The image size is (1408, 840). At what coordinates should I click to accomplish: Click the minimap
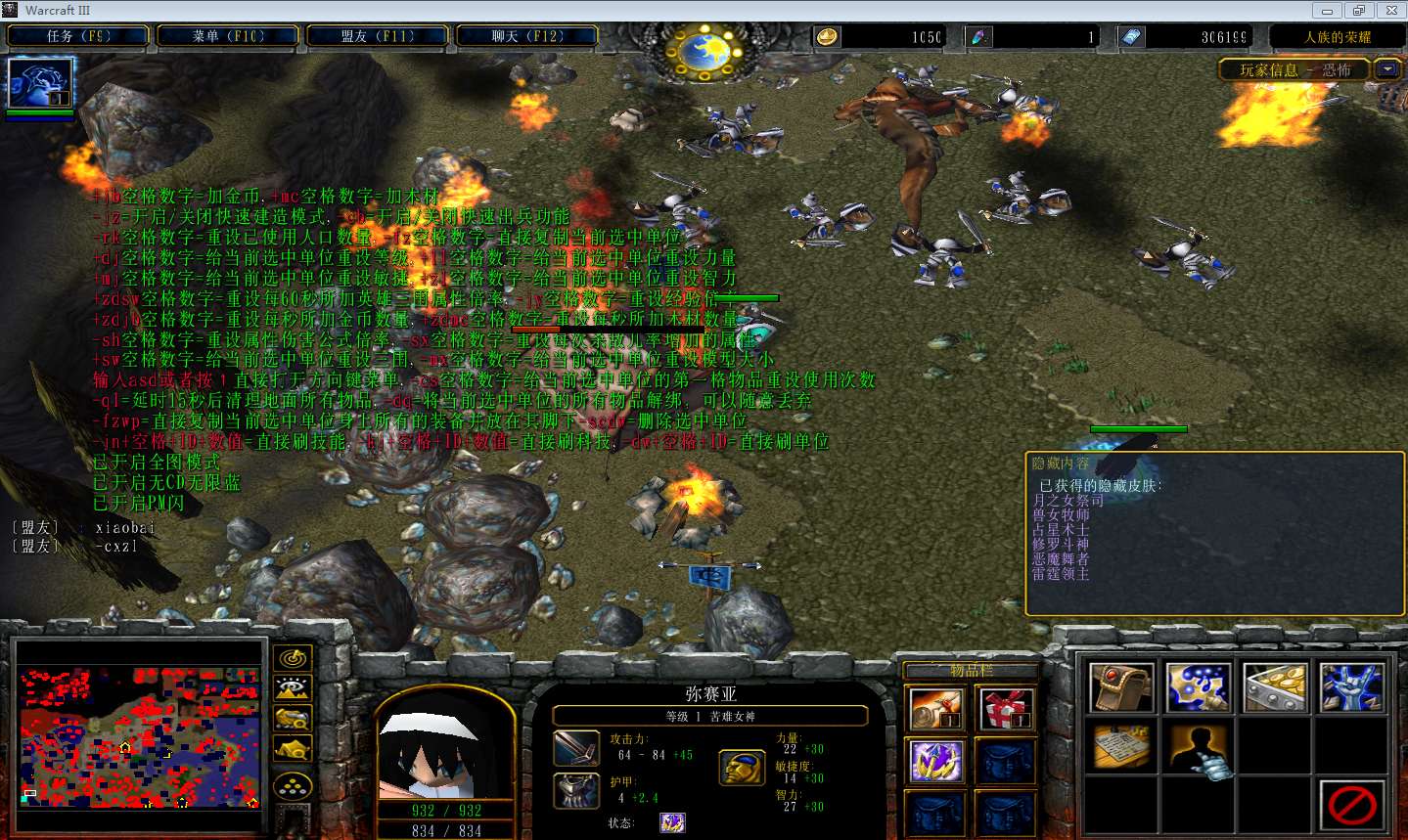point(139,736)
